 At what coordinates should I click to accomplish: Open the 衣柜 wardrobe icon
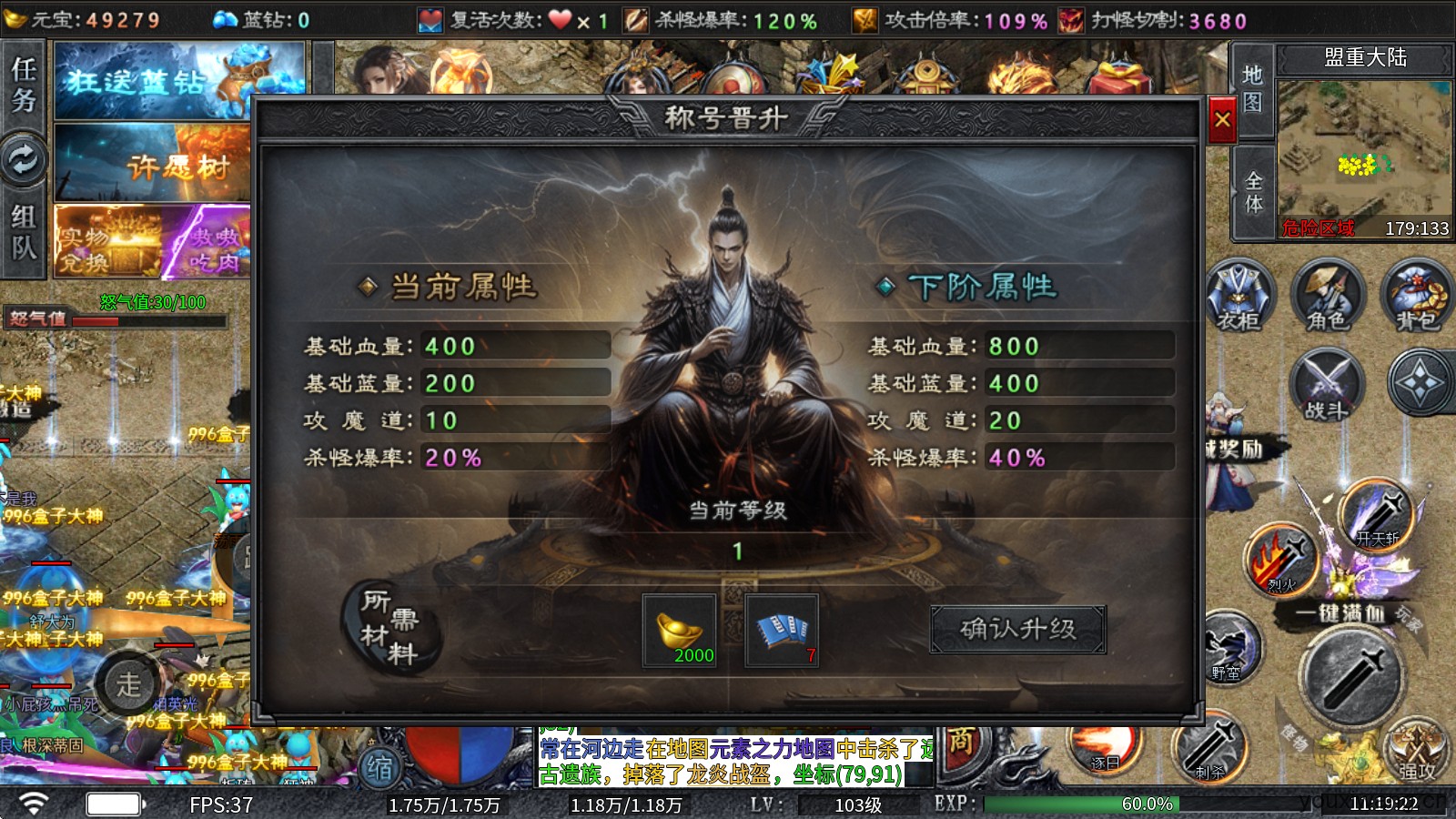pyautogui.click(x=1239, y=295)
